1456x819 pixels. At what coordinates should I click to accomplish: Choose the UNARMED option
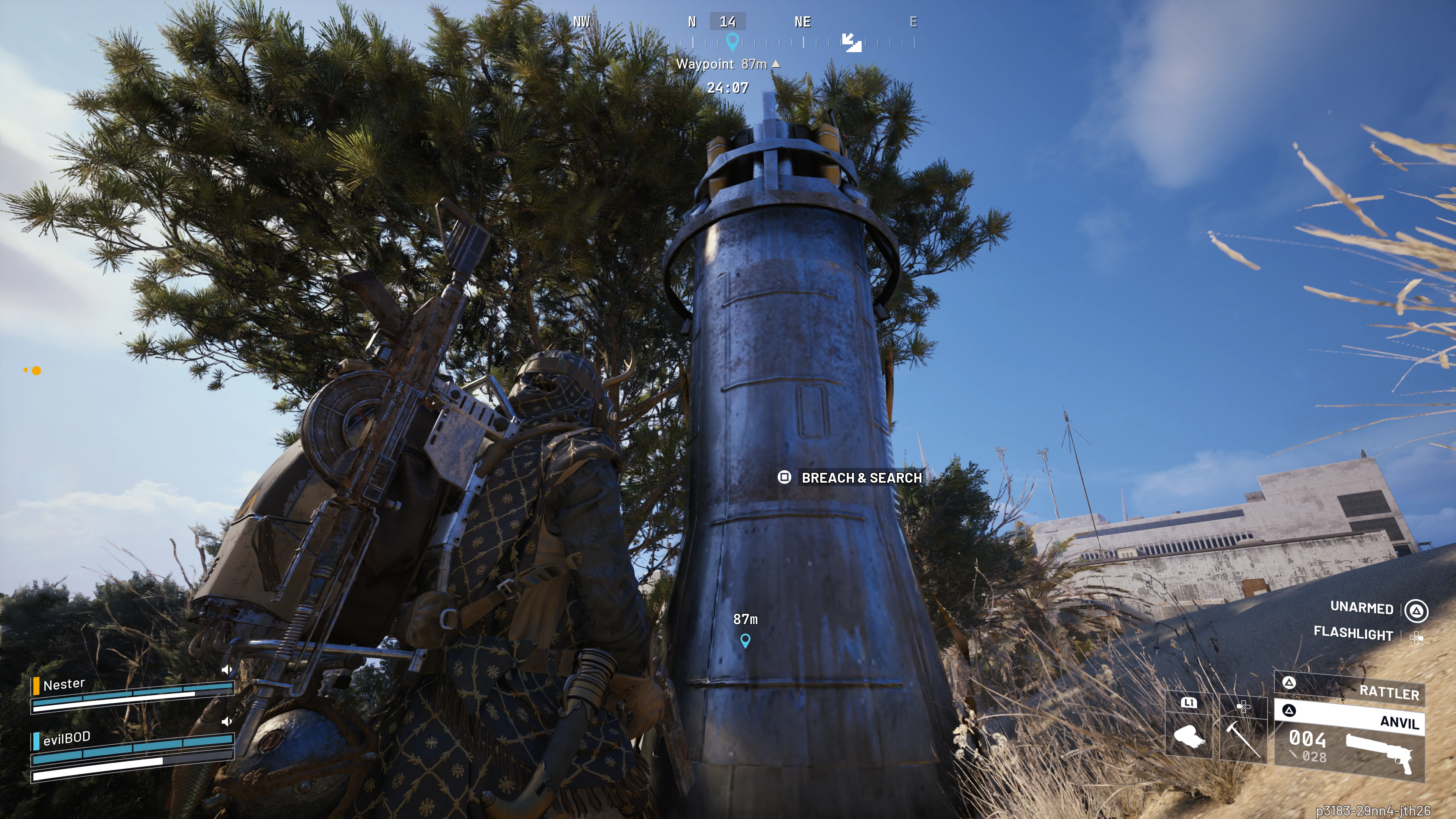click(x=1362, y=607)
